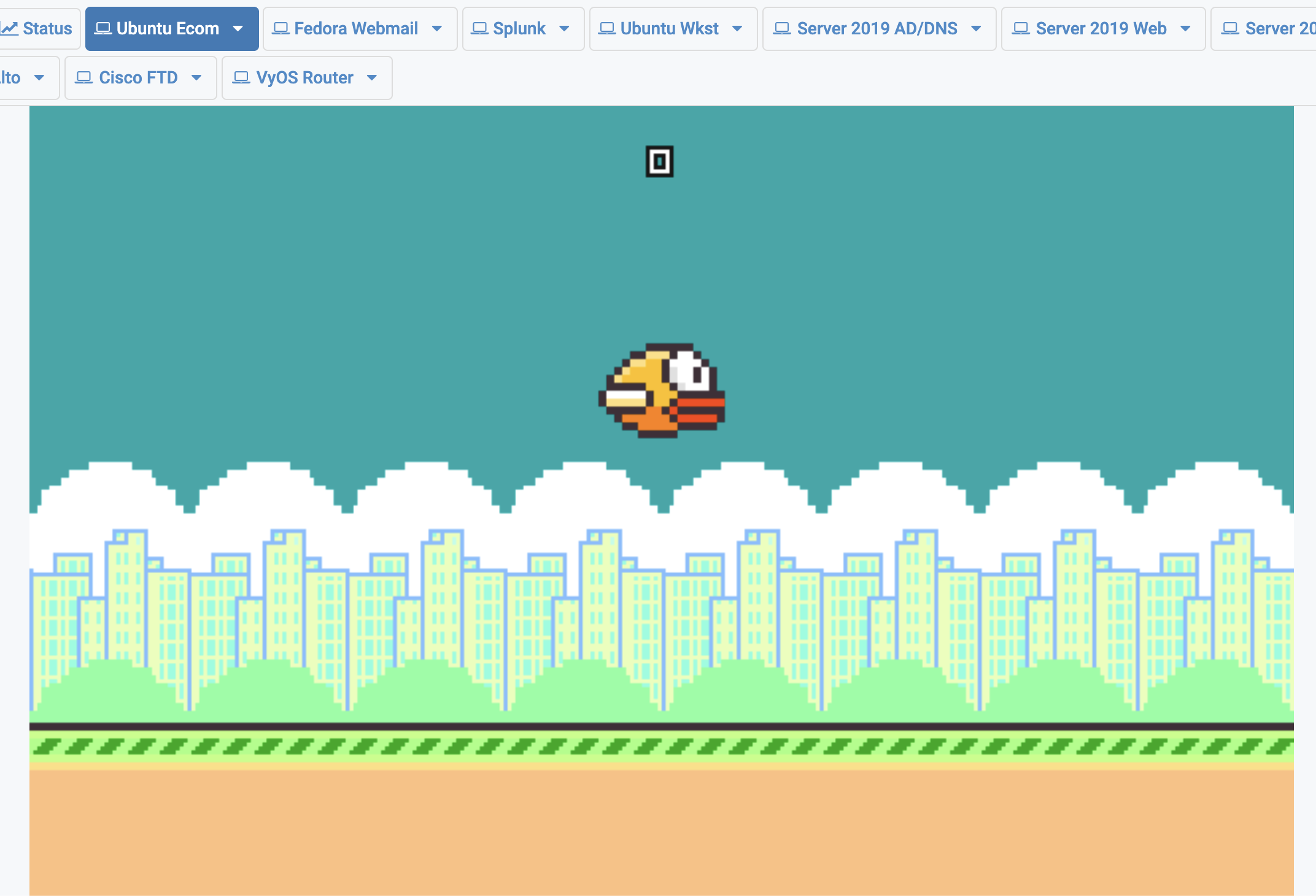This screenshot has width=1316, height=896.
Task: Open the Fedora Webmail dropdown
Action: pos(437,28)
